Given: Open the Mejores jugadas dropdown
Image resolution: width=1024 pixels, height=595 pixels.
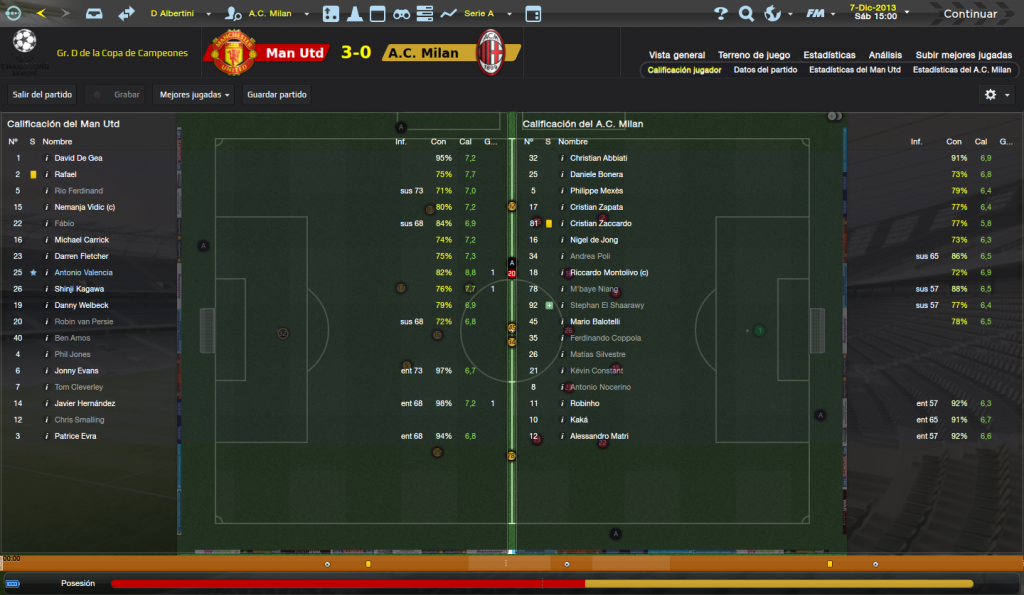Looking at the screenshot, I should point(195,94).
